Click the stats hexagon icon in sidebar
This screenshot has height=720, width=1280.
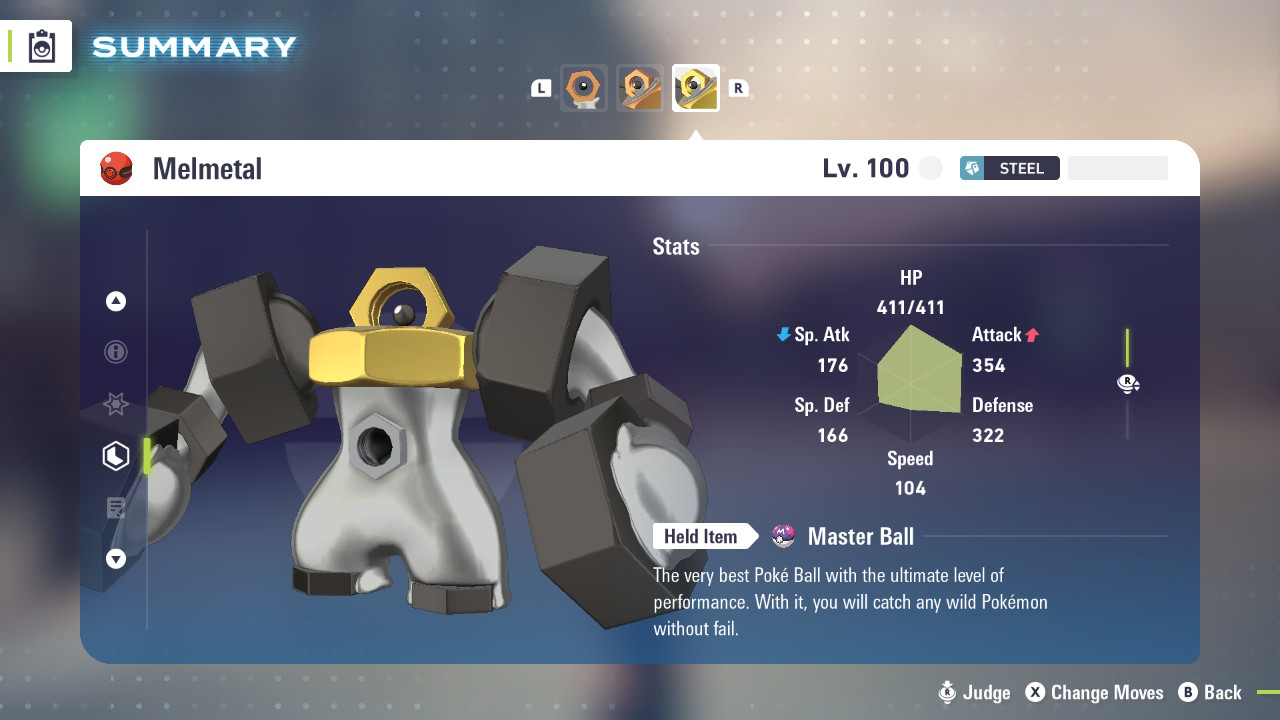point(115,455)
